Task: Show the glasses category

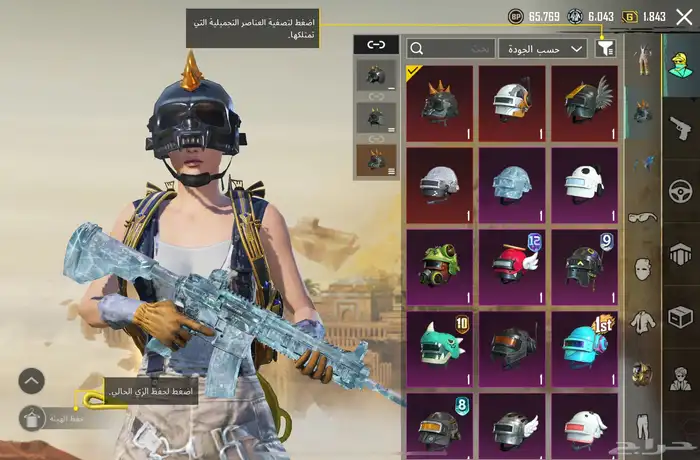Action: (641, 217)
